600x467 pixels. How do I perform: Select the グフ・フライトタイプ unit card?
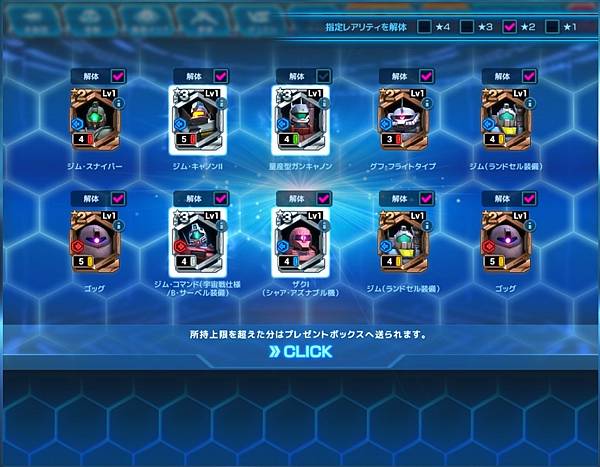(403, 119)
